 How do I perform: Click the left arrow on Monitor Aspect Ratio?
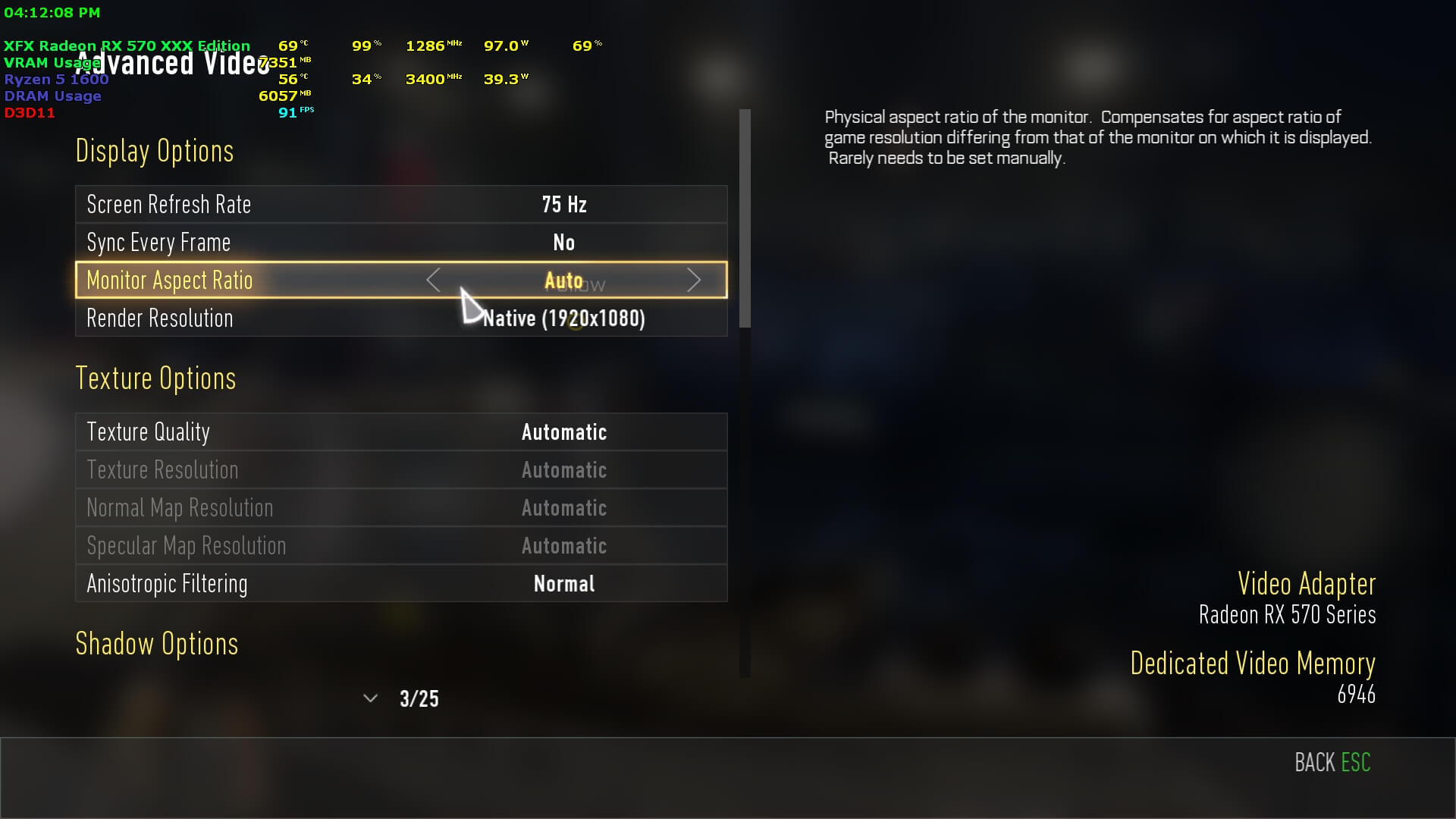[433, 281]
